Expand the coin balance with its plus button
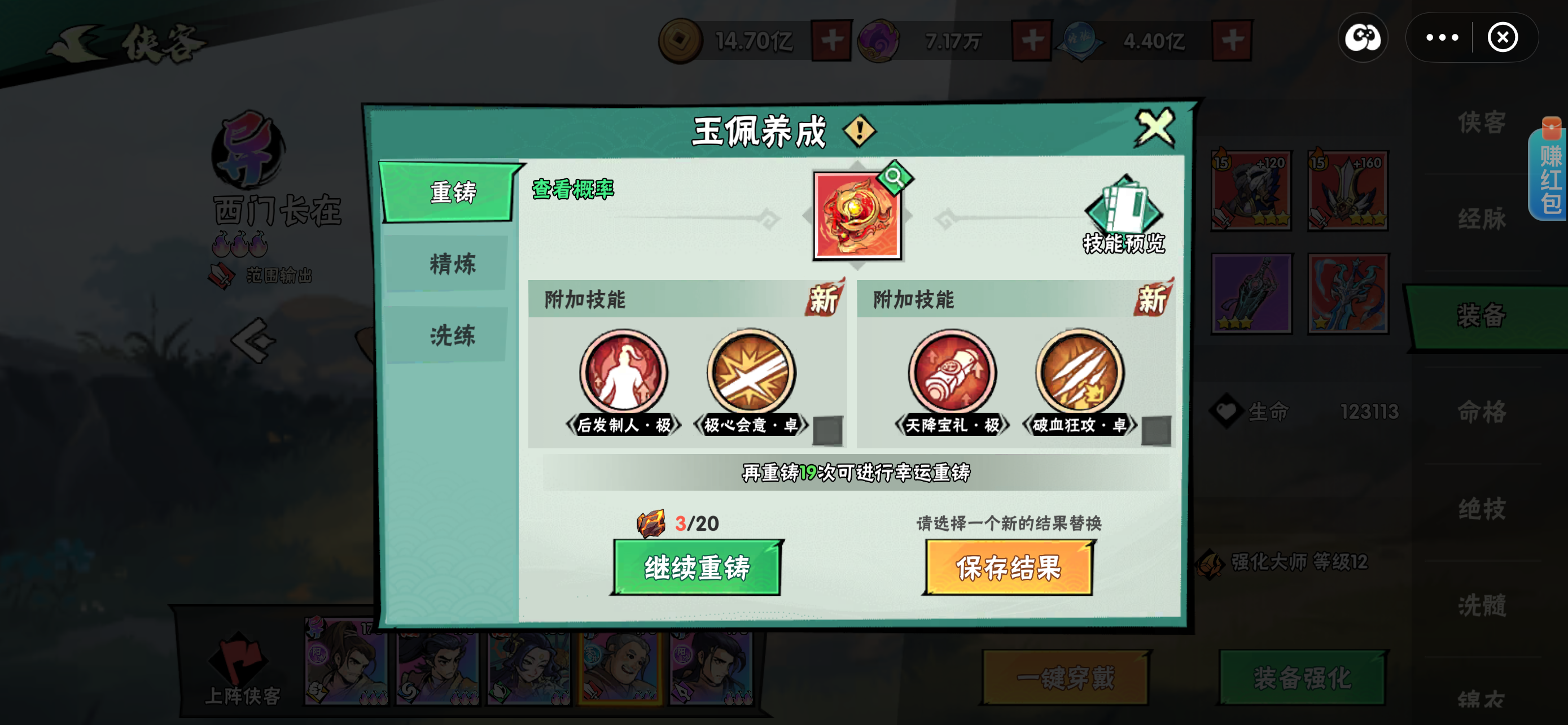The height and width of the screenshot is (725, 1568). 833,40
